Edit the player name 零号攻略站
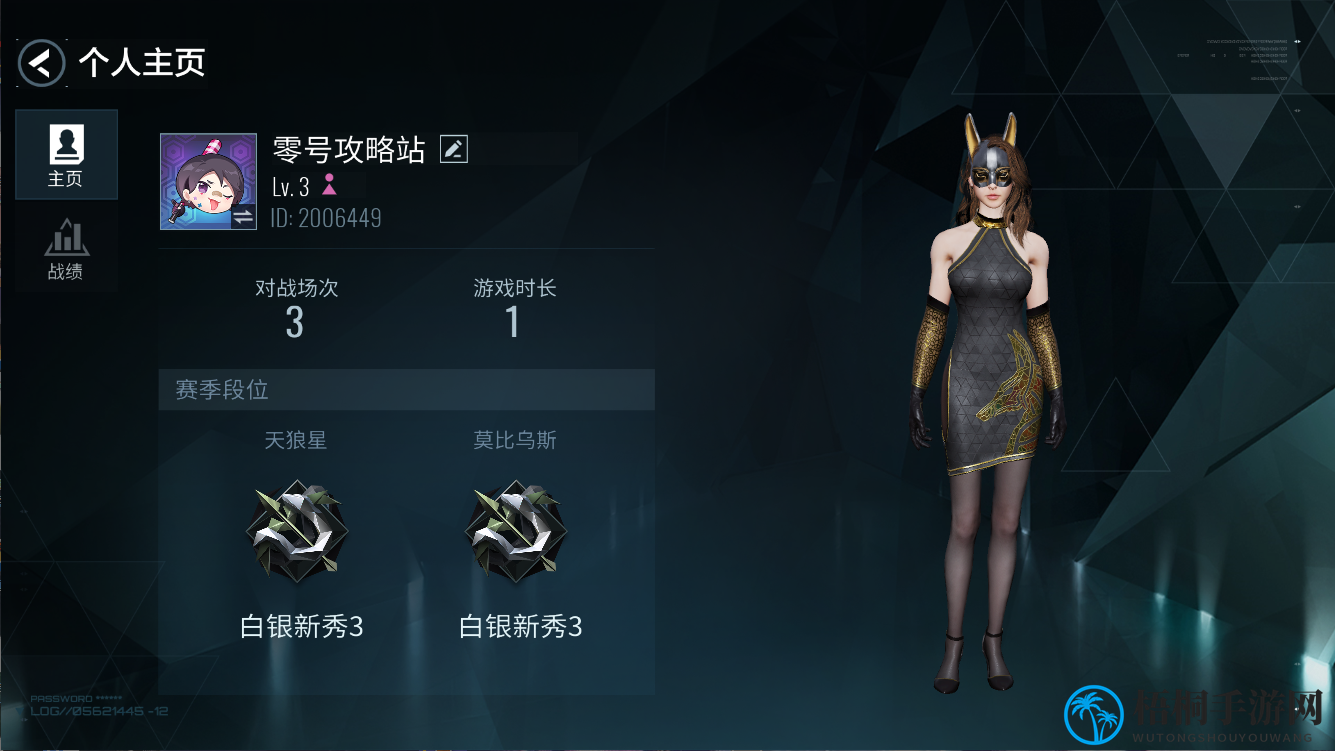Image resolution: width=1335 pixels, height=751 pixels. point(454,149)
